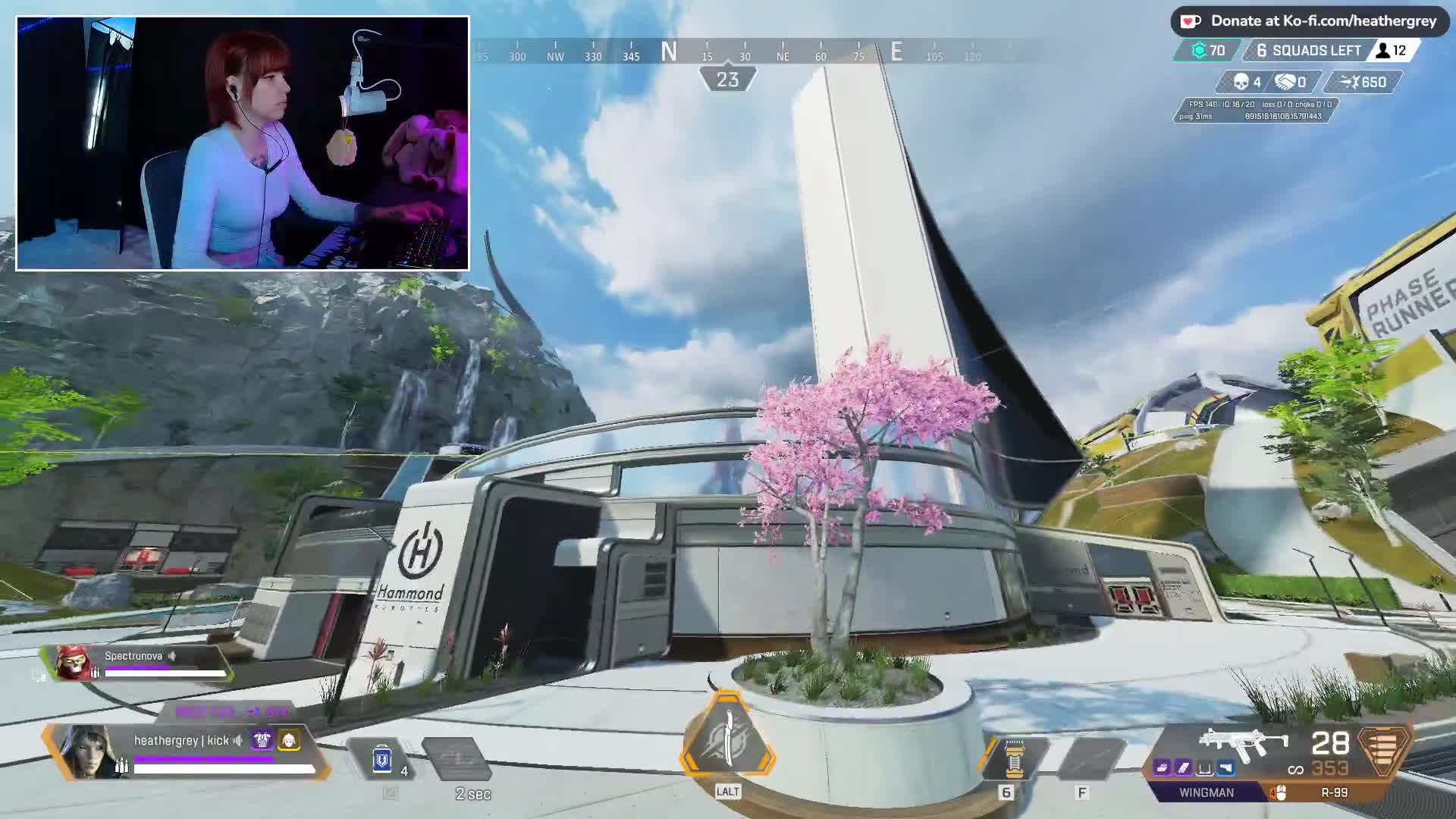Click the purple barrel attachment slot
1456x819 pixels.
coord(1162,768)
